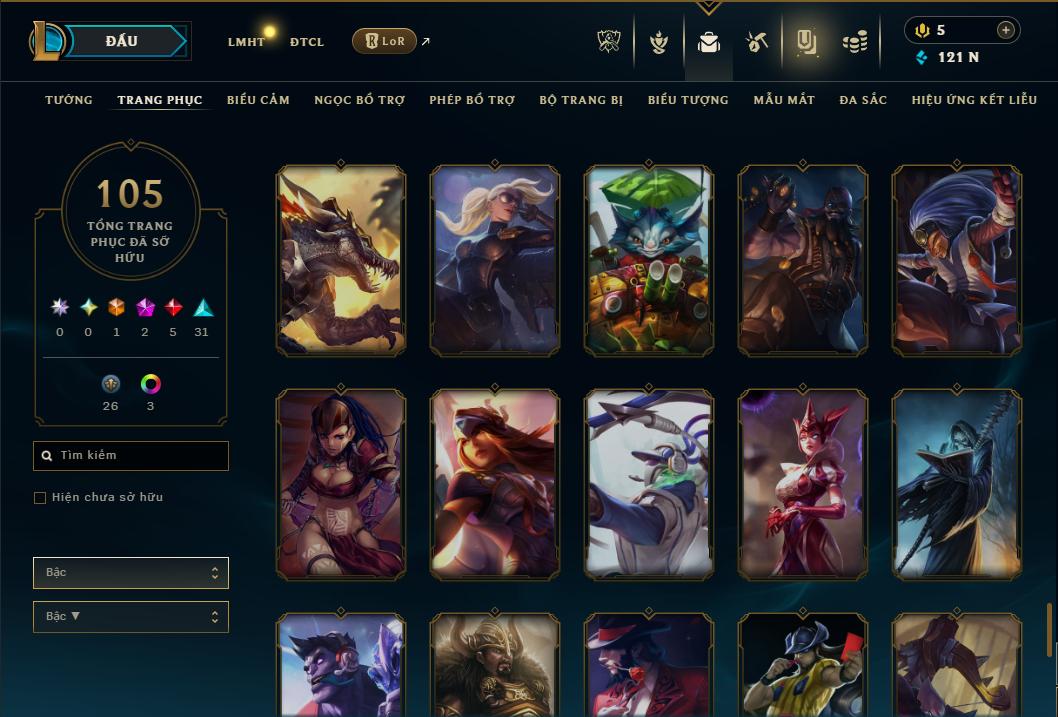Viewport: 1058px width, 717px height.
Task: Select the dragon Renekton skin card
Action: pyautogui.click(x=341, y=260)
